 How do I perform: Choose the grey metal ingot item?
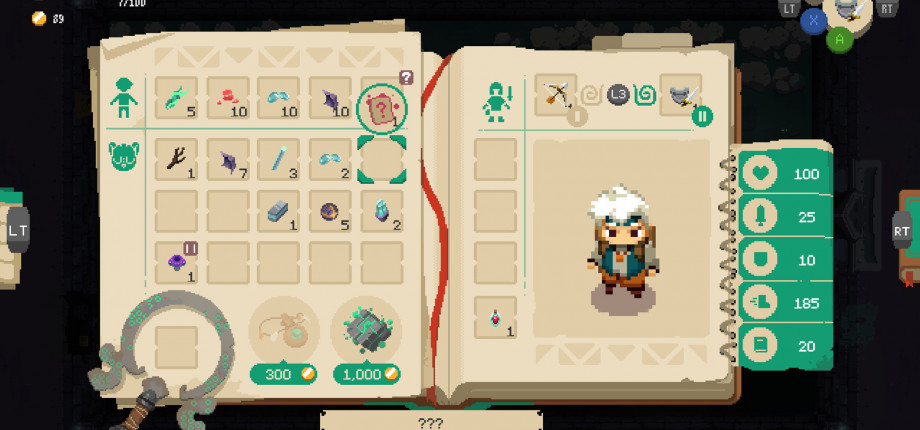click(279, 210)
